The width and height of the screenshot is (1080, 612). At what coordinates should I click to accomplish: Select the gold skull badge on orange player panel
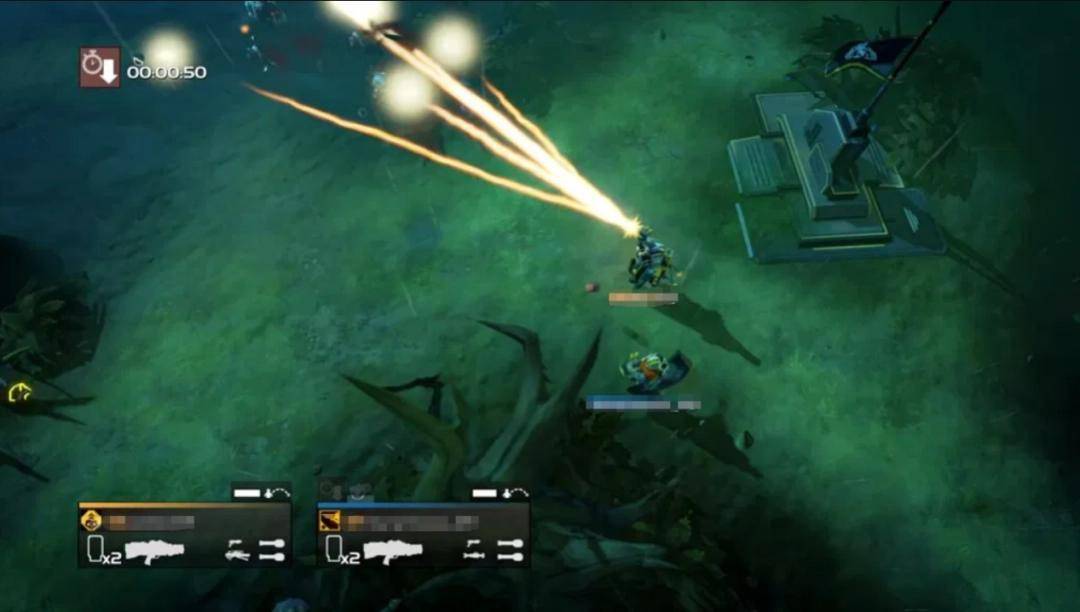point(90,521)
